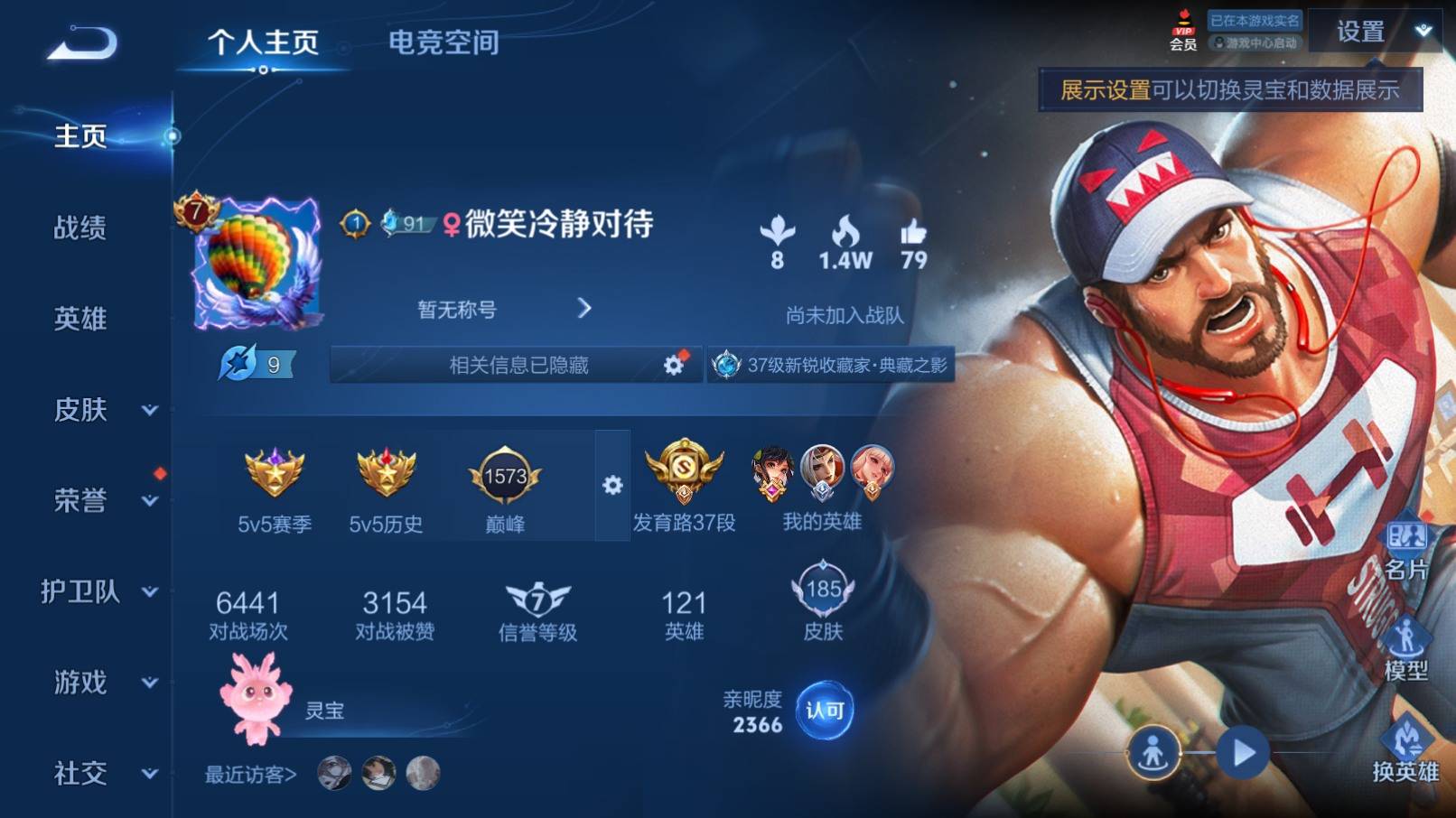
Task: Select 英雄 in the left menu
Action: (80, 319)
